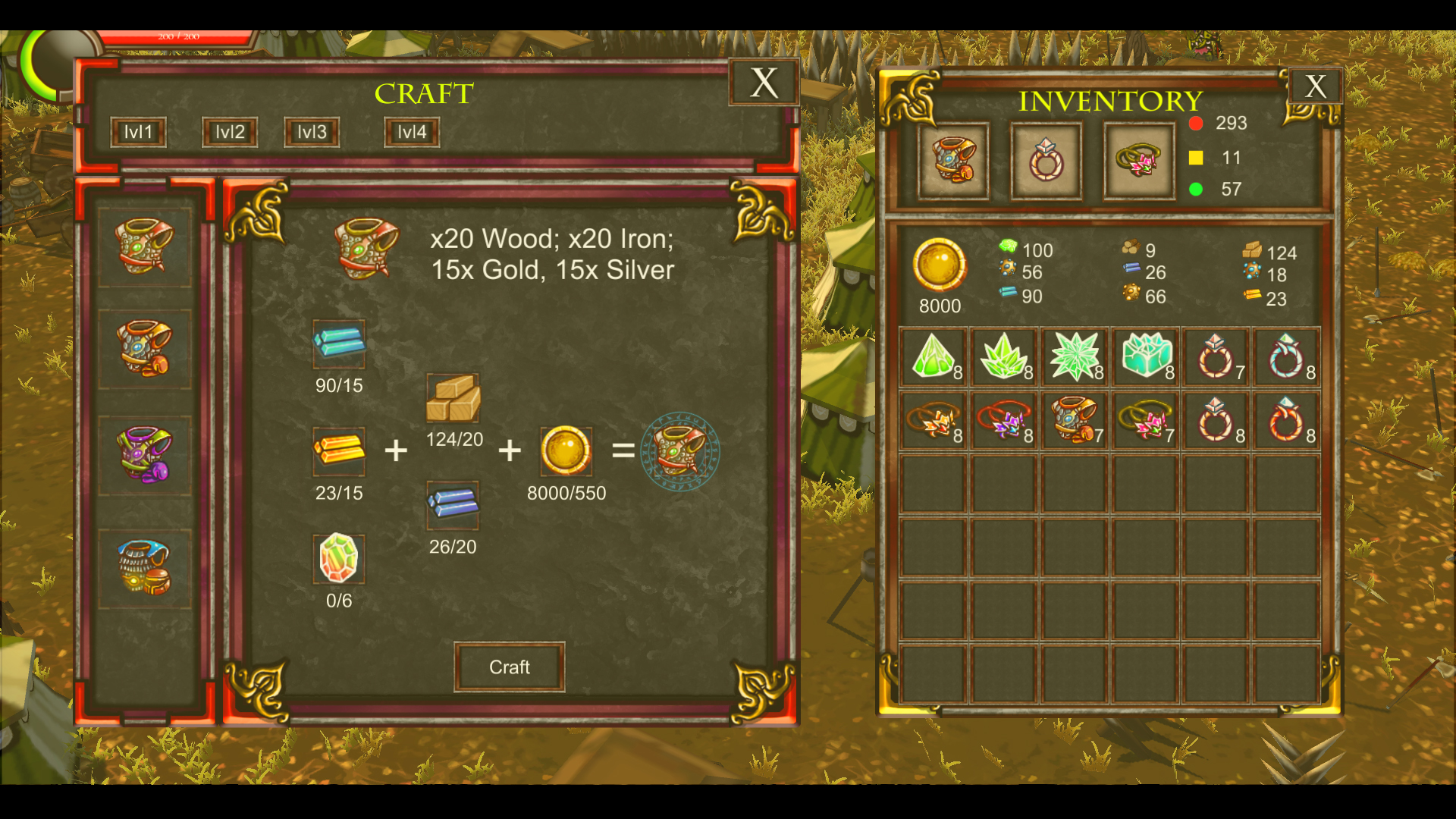Open the lvl4 crafting tab
Screen dimensions: 1456x819
410,131
